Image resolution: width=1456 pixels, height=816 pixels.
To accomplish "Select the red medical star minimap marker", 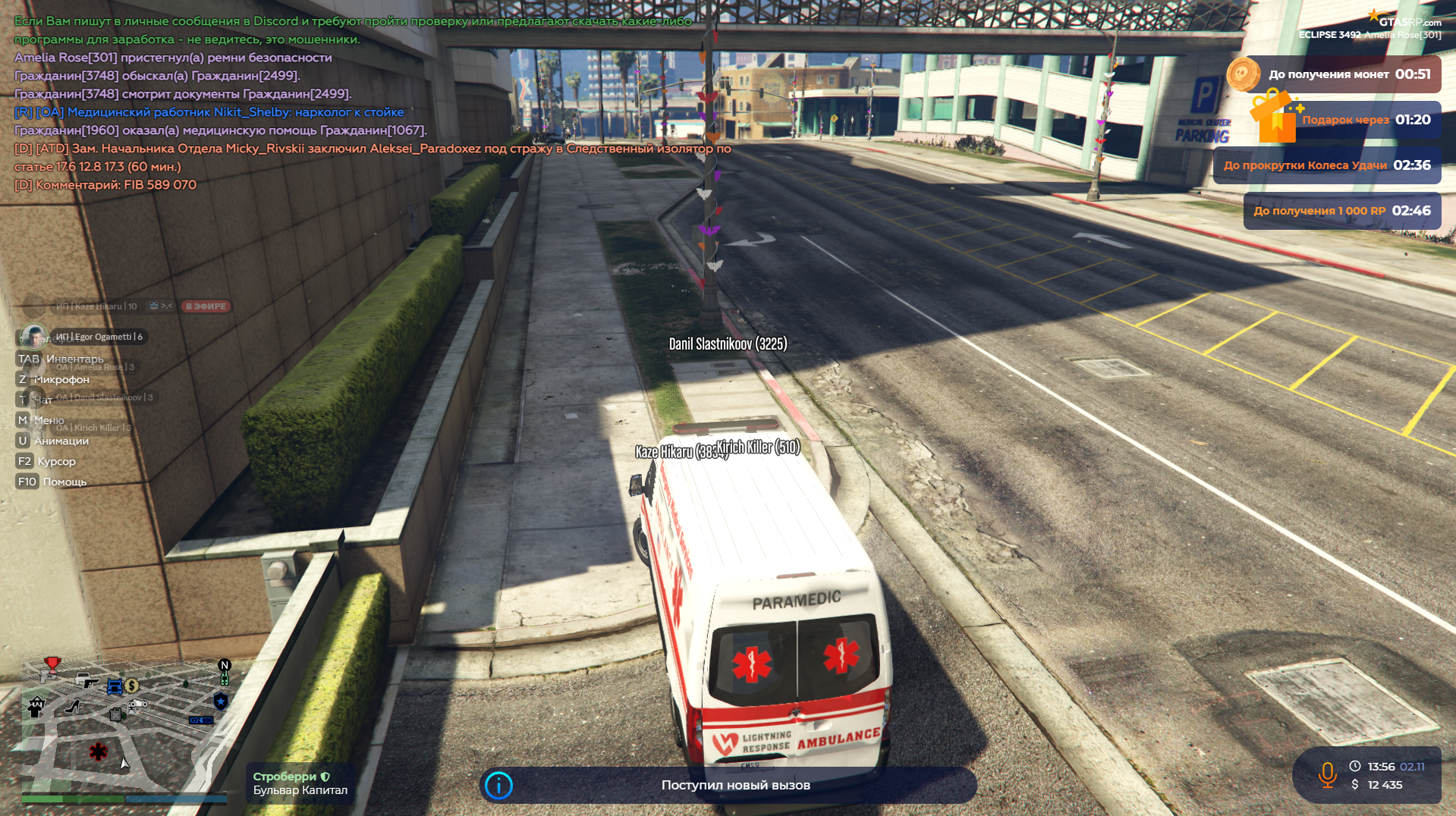I will click(99, 752).
